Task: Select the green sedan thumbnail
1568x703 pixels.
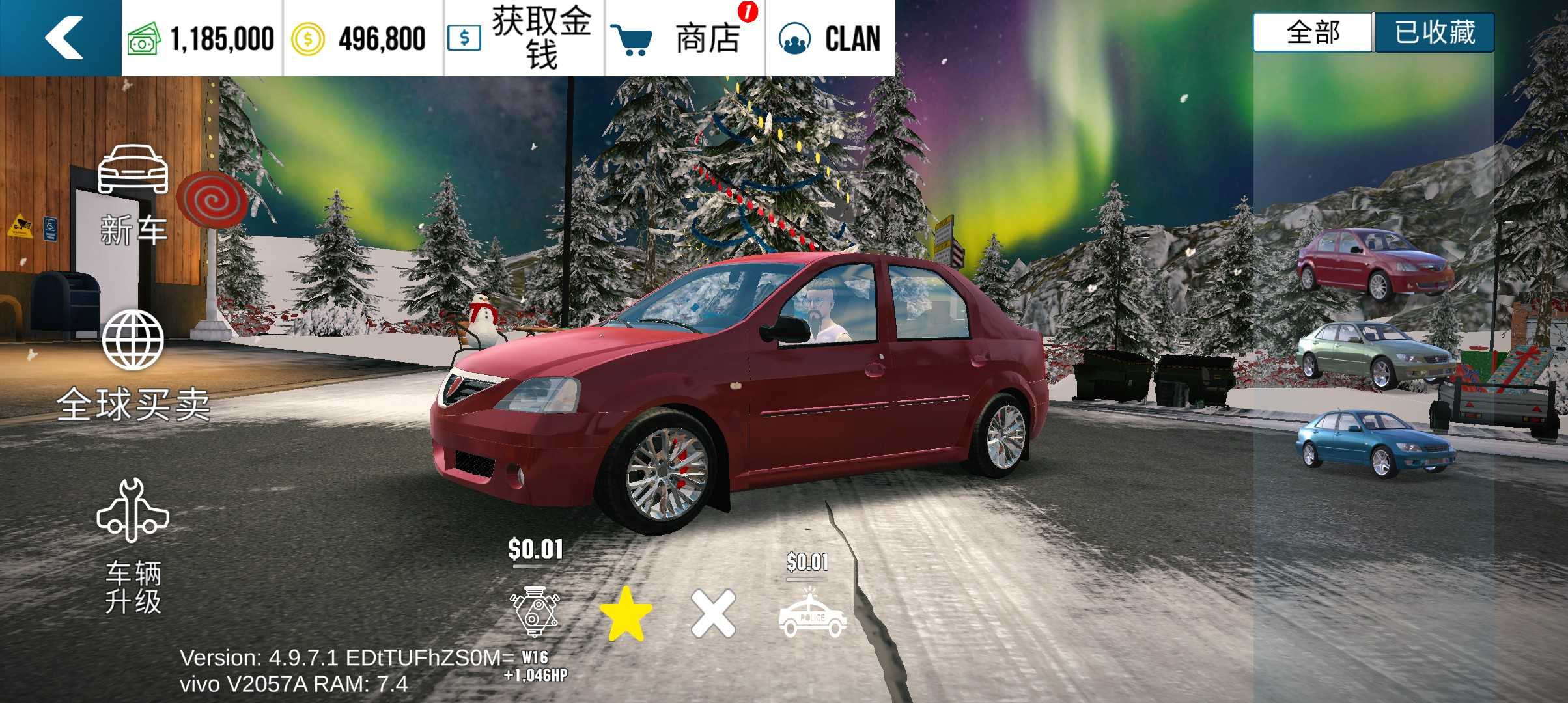Action: [1374, 355]
